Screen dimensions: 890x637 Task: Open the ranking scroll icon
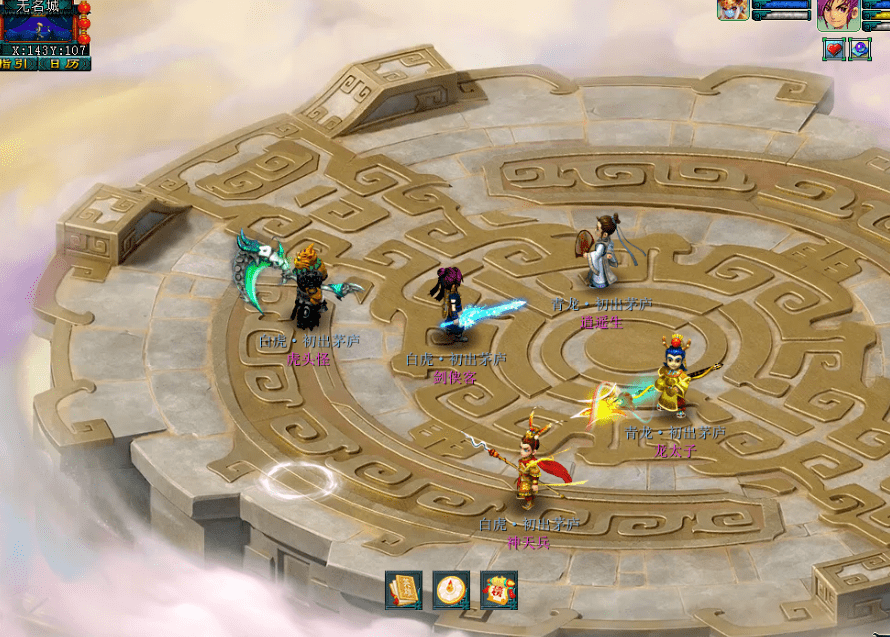pos(498,590)
